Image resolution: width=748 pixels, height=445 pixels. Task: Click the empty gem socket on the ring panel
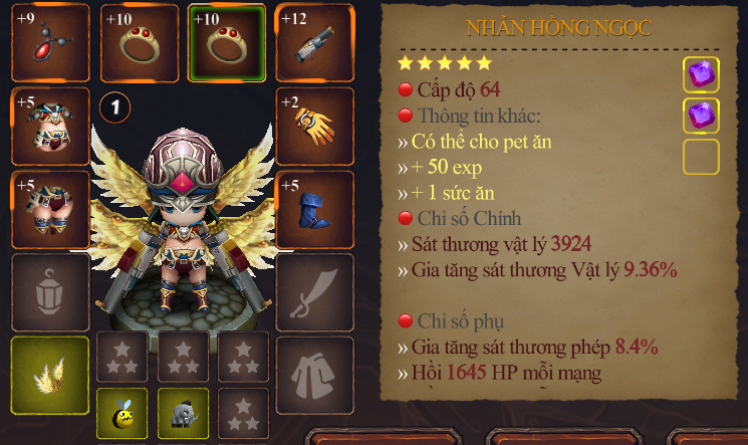(701, 157)
